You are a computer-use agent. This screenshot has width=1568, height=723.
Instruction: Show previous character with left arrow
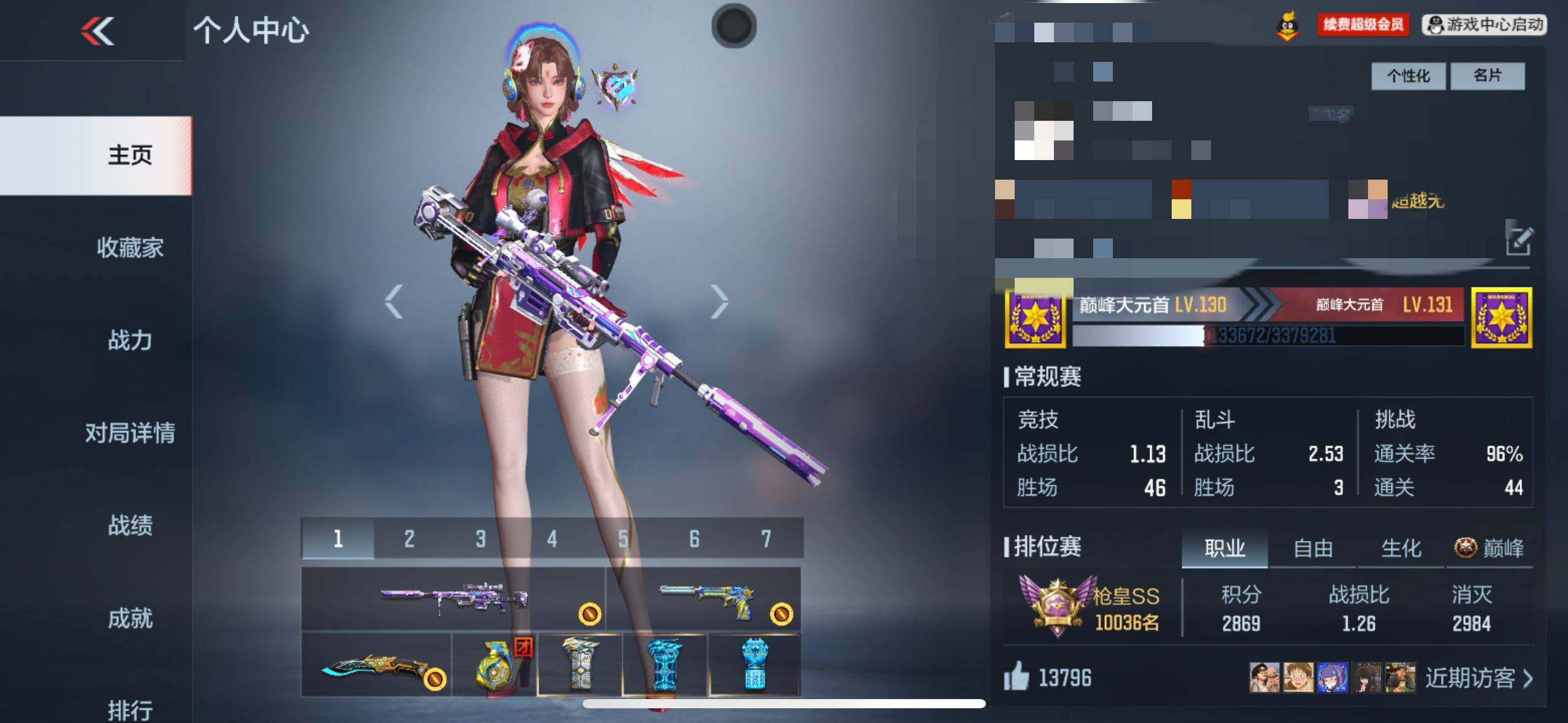coord(394,301)
